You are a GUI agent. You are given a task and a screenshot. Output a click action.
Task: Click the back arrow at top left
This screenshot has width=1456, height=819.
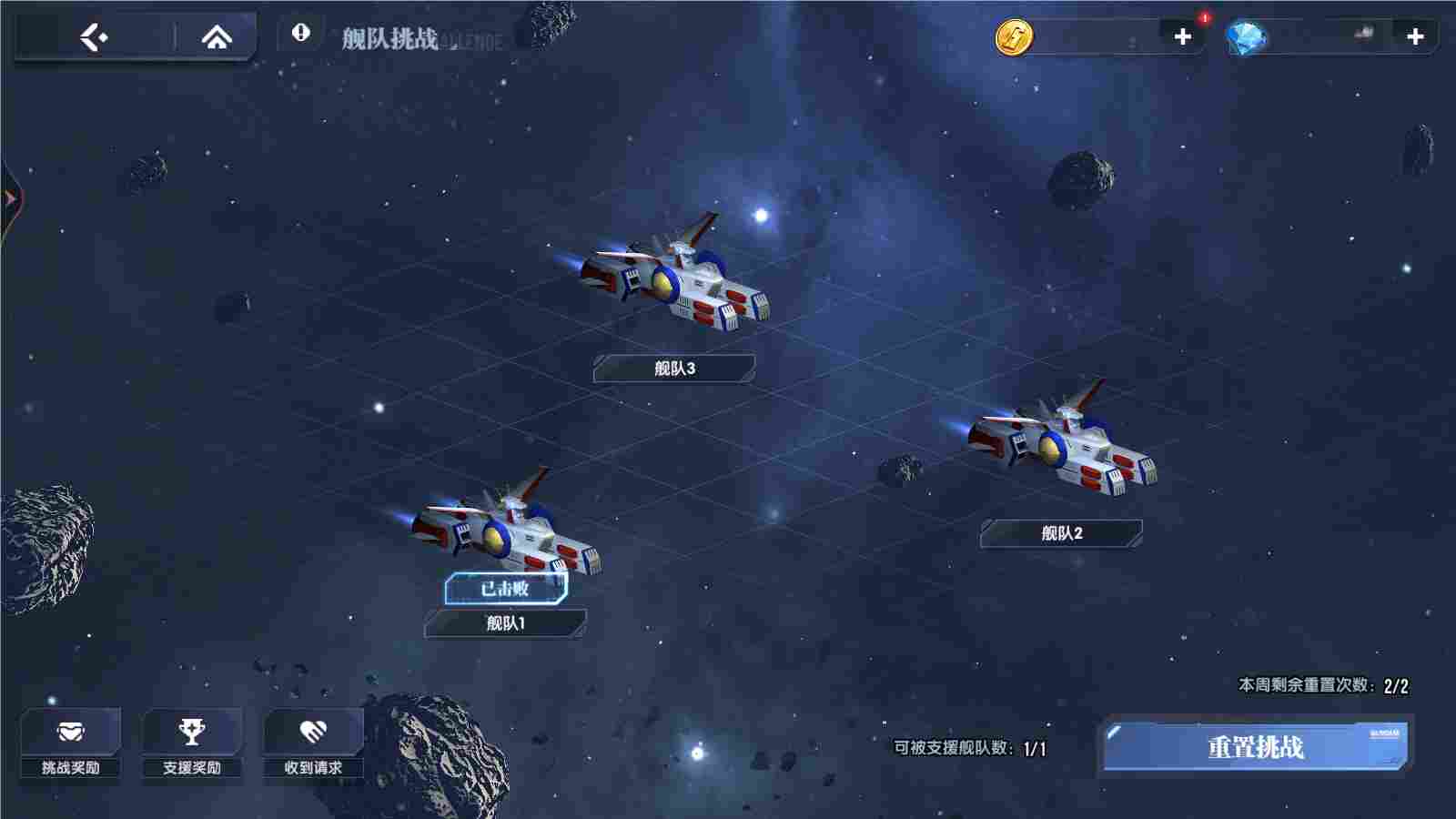click(x=94, y=35)
